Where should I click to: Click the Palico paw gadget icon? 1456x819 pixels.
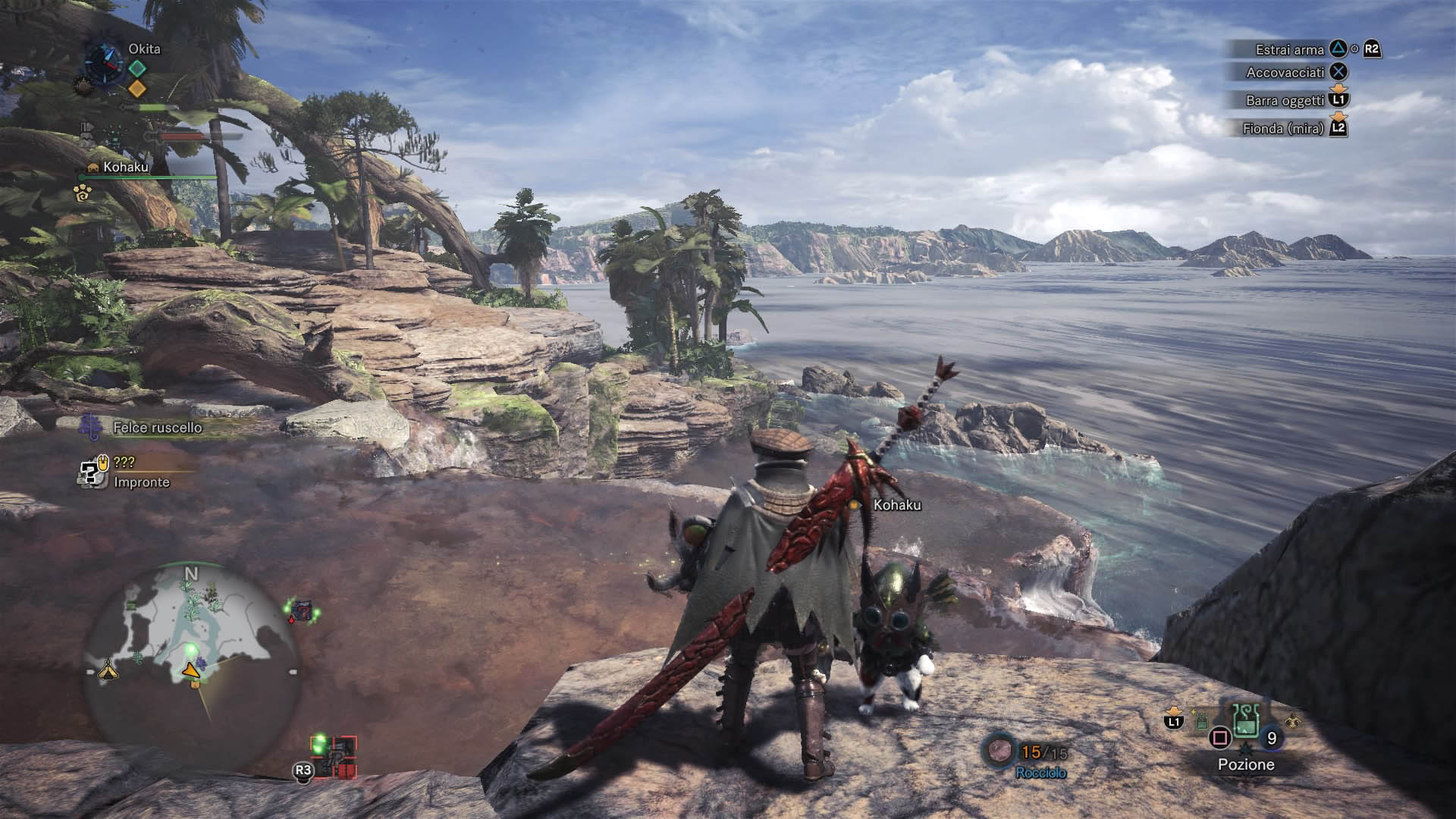[x=83, y=193]
